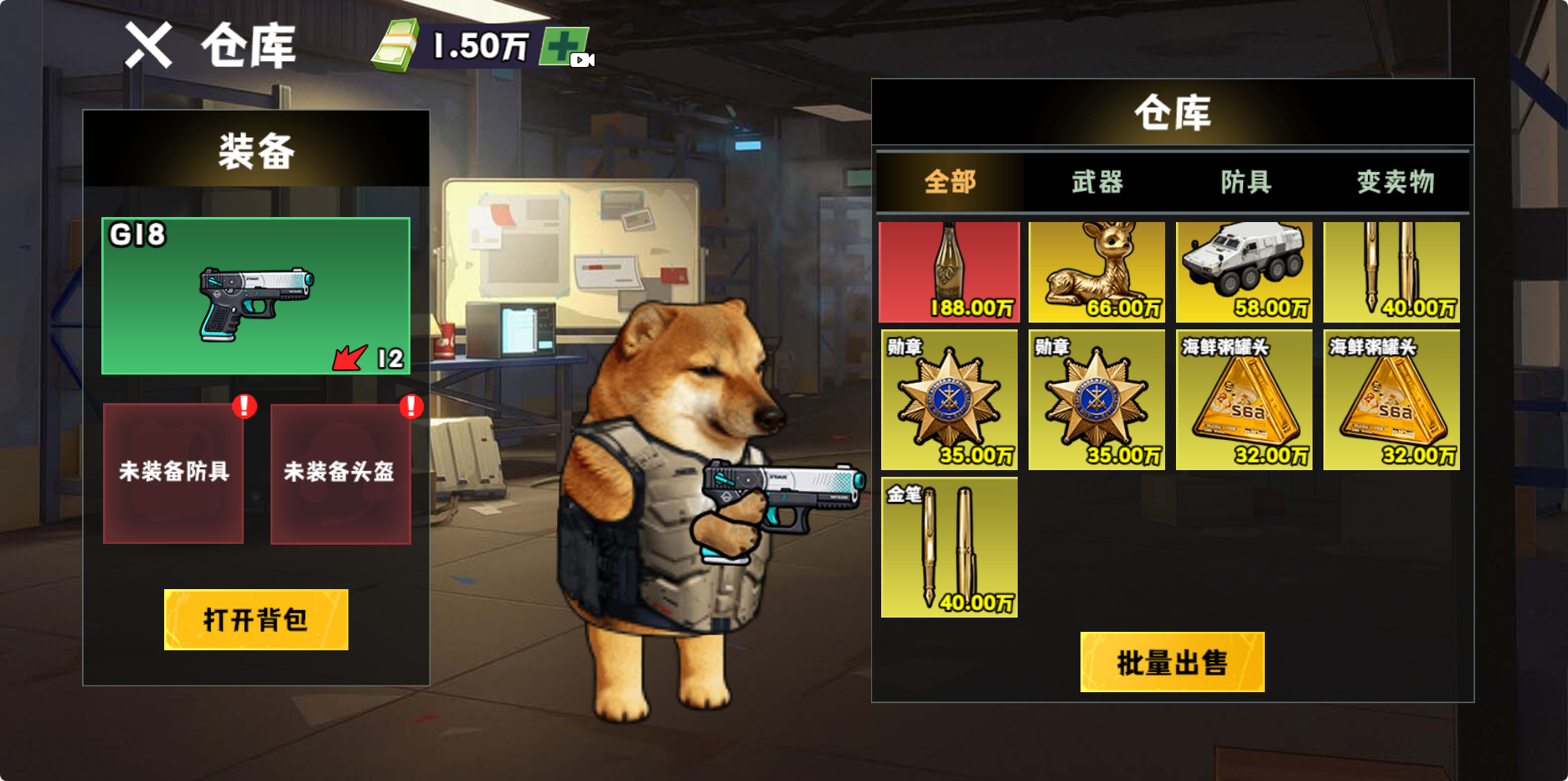Show the 防具 armor tab

(x=1246, y=182)
